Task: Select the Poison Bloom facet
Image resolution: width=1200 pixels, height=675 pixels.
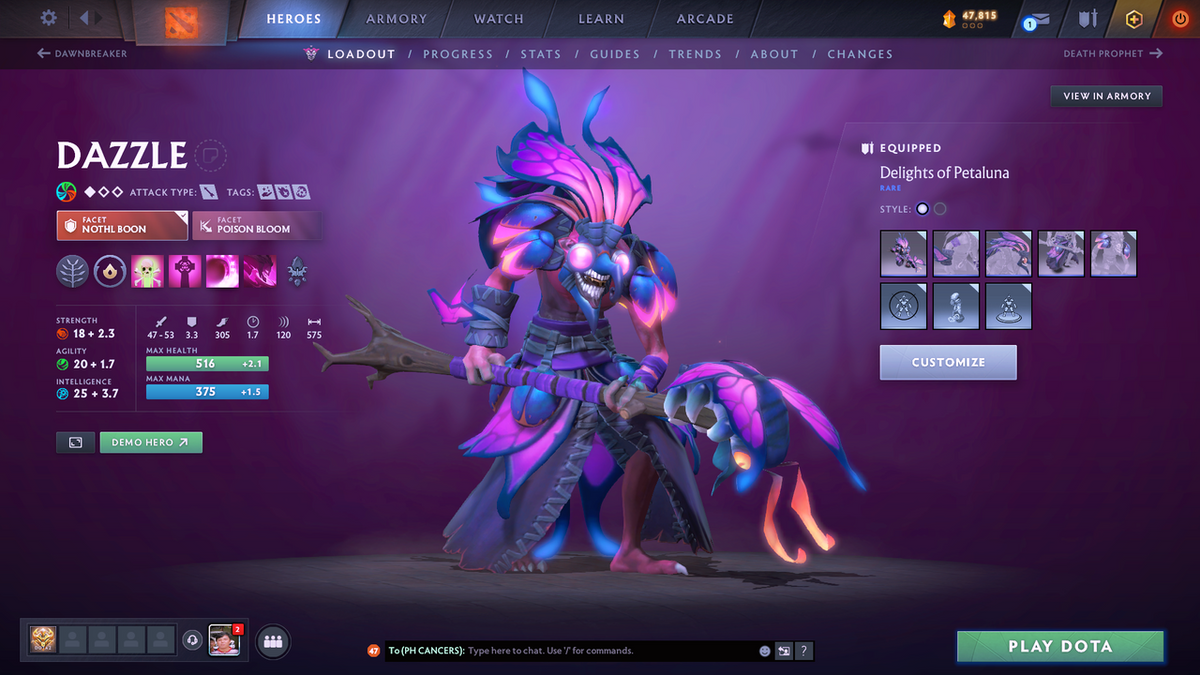Action: pos(257,225)
